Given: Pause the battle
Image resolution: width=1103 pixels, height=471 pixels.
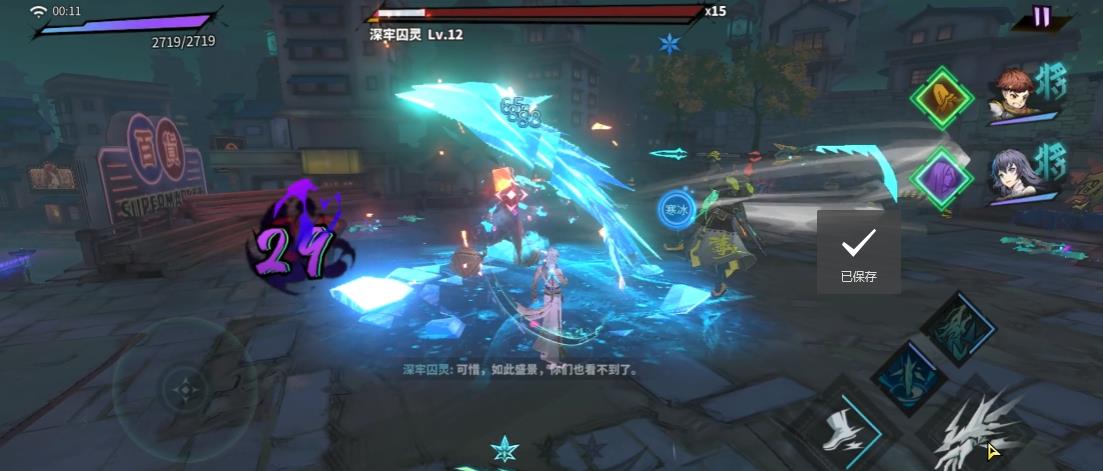Looking at the screenshot, I should [1042, 16].
